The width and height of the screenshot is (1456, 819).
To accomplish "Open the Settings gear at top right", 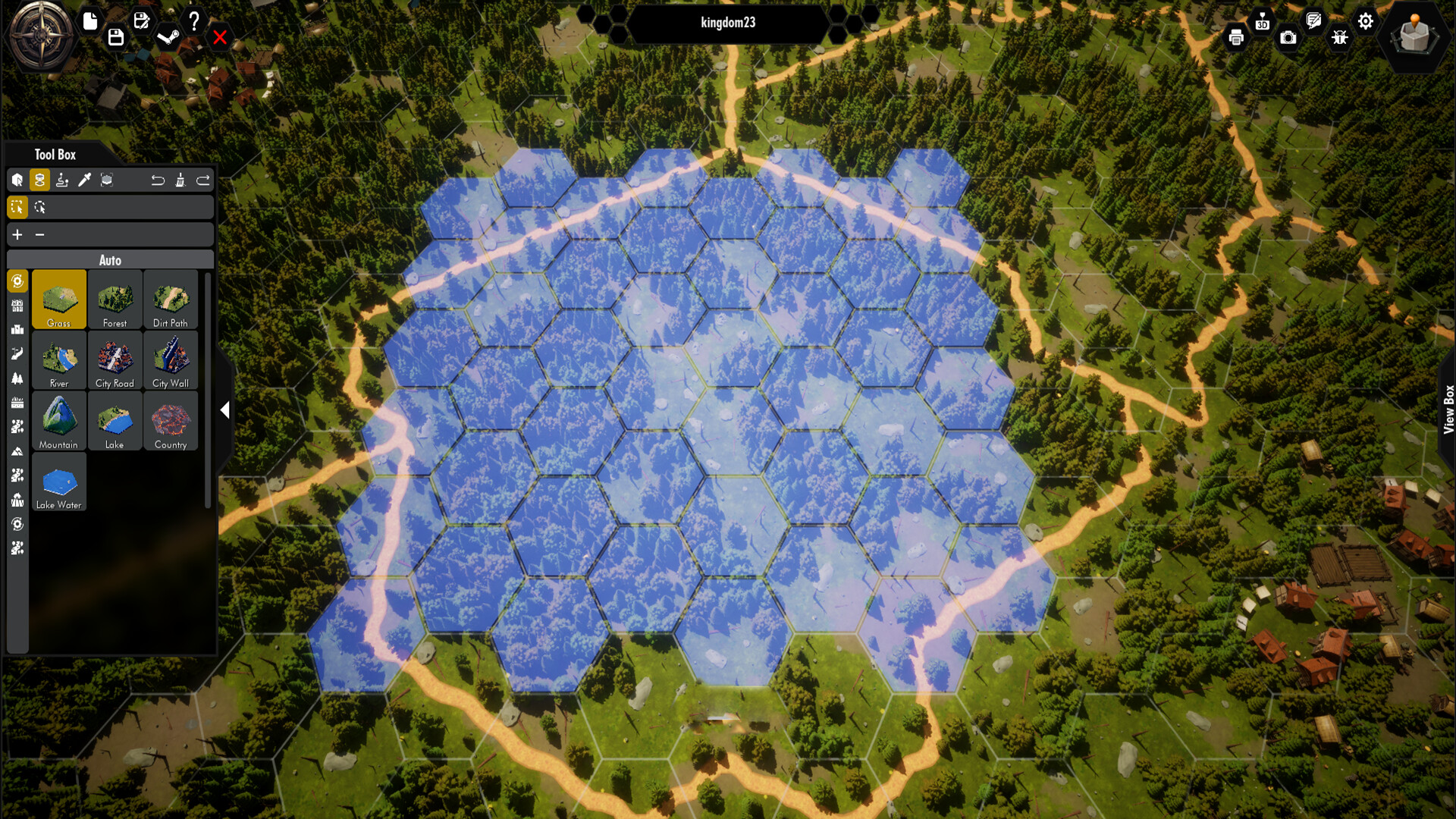I will [1366, 20].
